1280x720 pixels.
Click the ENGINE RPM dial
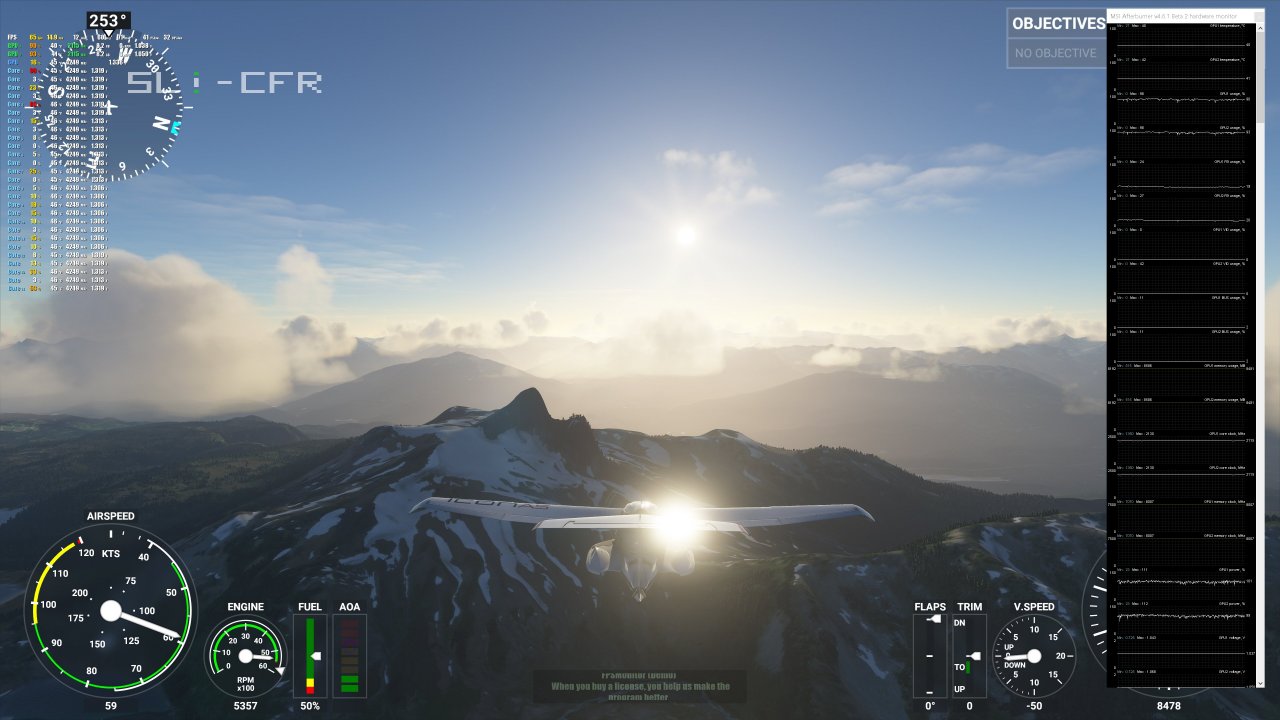click(245, 655)
